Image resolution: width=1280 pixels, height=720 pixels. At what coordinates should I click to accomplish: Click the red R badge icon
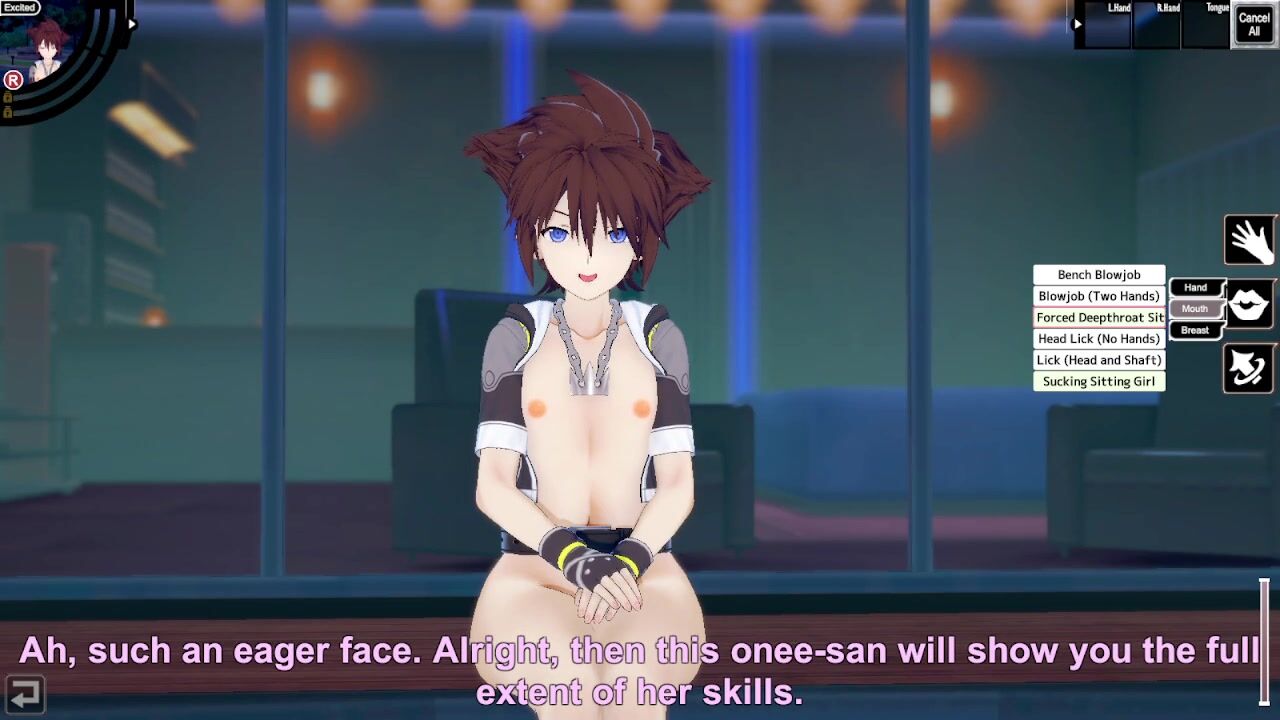pos(13,80)
